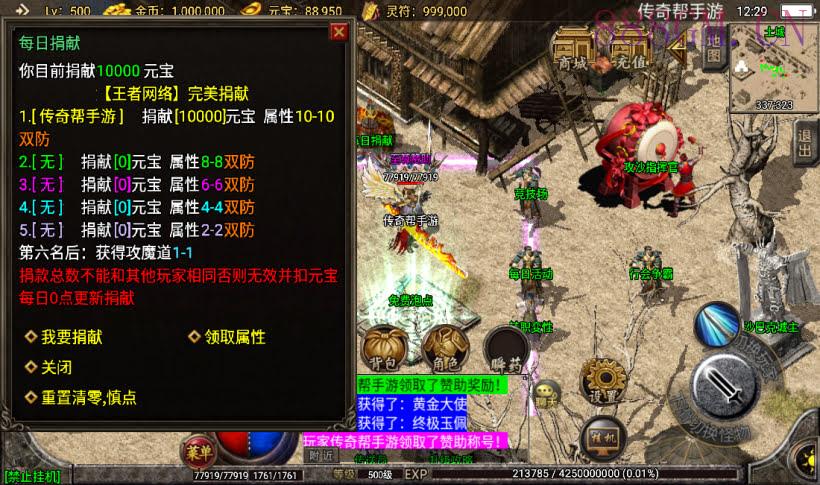Click the minimap of 土城
Viewport: 820px width, 485px height.
[x=775, y=68]
